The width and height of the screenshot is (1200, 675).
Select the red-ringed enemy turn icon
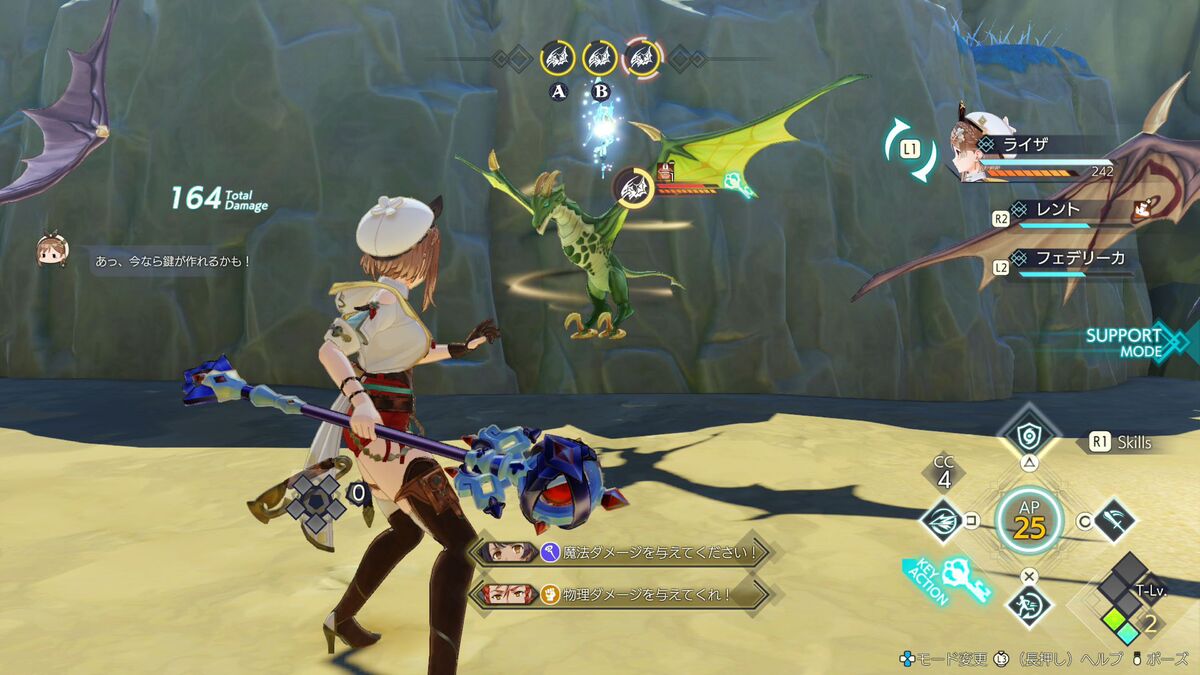pyautogui.click(x=642, y=58)
